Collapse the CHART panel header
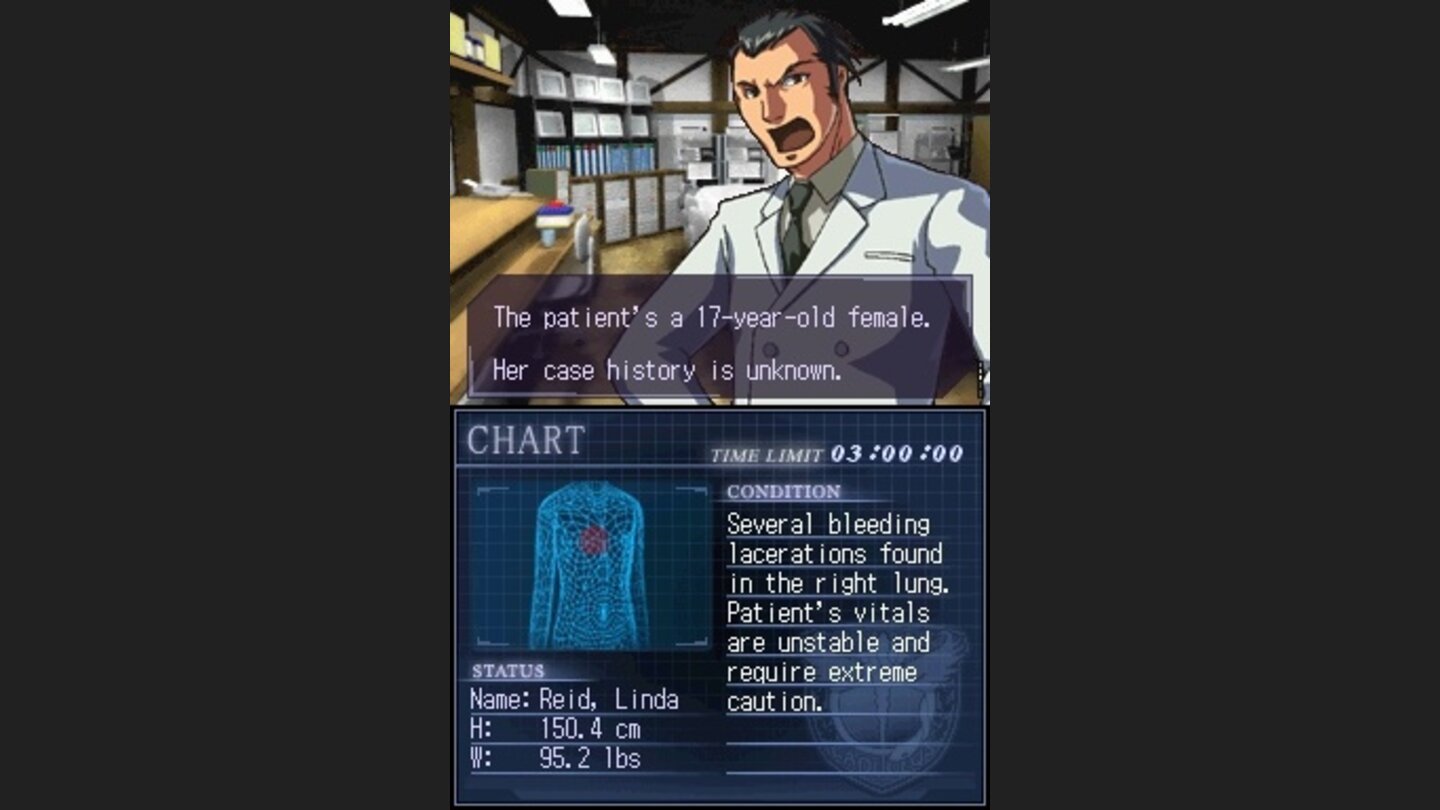This screenshot has height=810, width=1440. click(525, 440)
